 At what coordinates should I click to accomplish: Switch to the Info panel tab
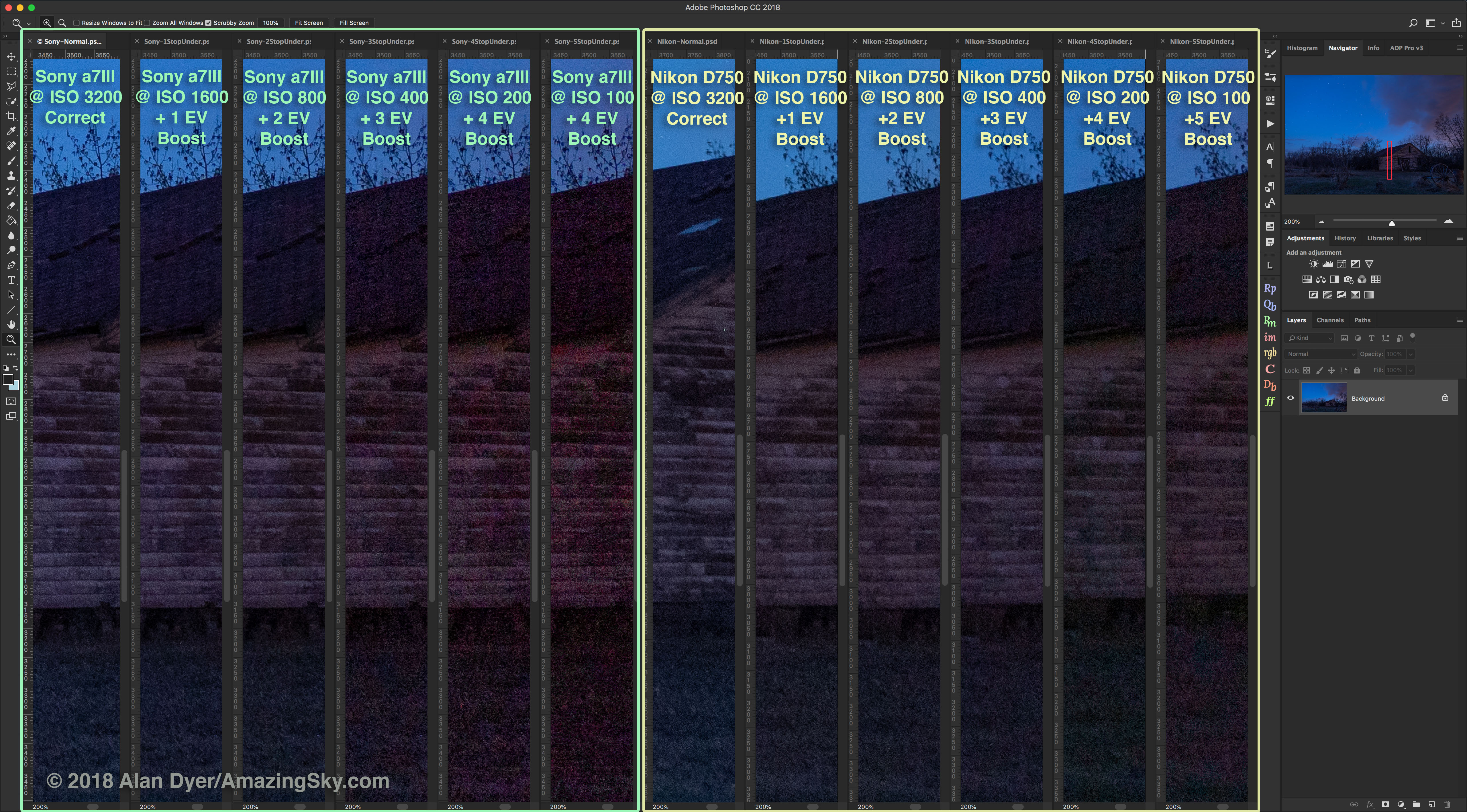pos(1373,48)
